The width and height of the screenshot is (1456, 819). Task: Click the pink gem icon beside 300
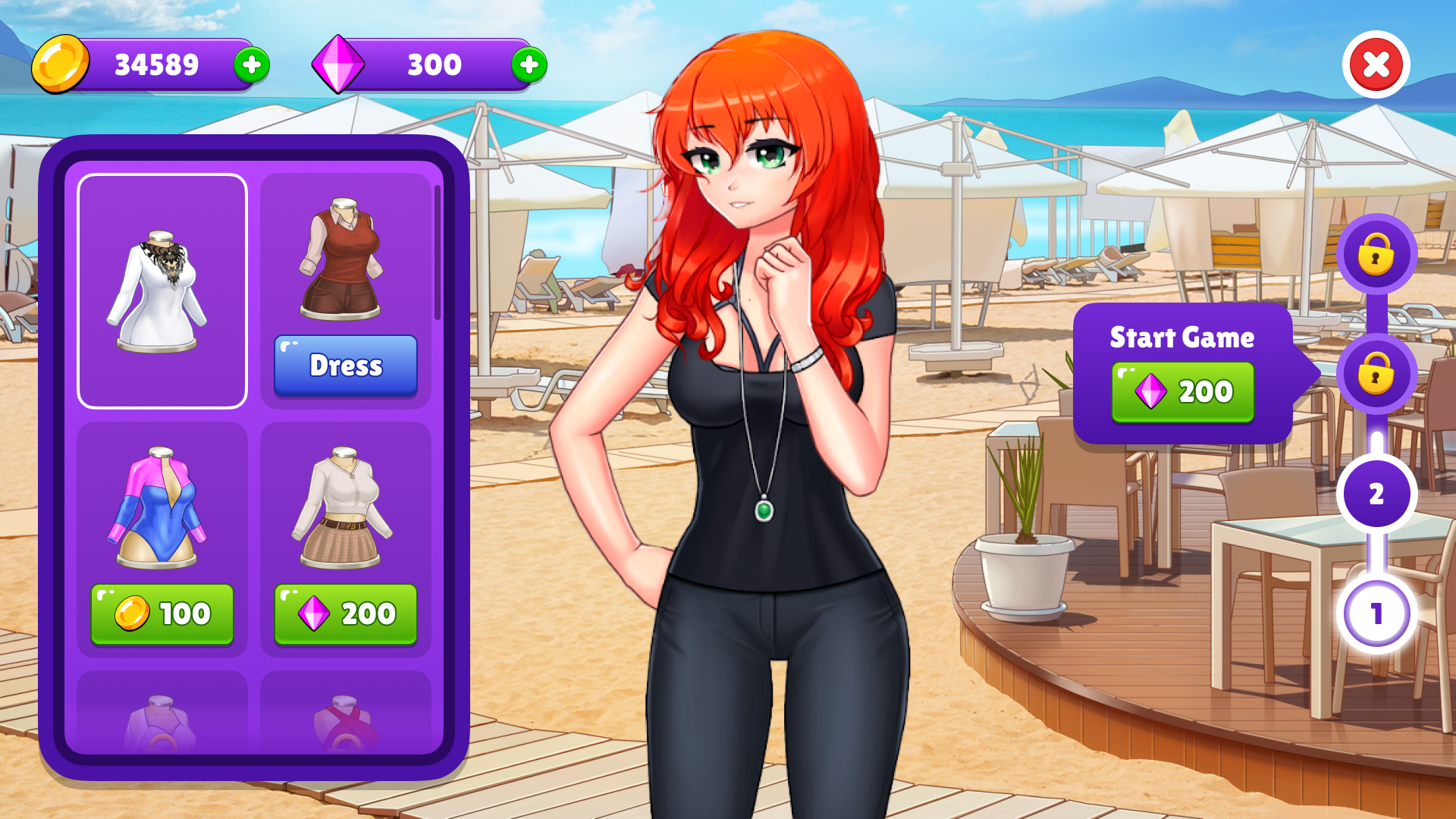tap(340, 64)
